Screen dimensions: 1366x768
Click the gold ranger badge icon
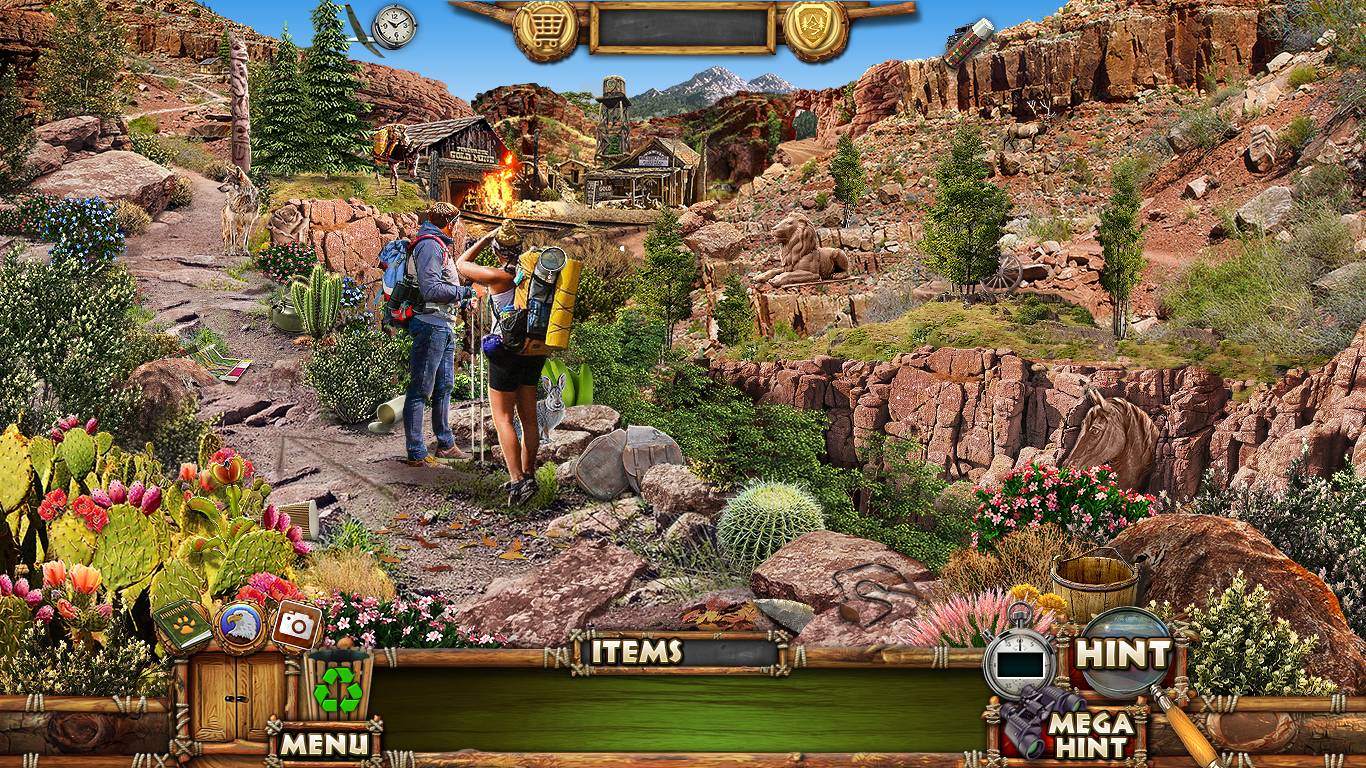(815, 30)
